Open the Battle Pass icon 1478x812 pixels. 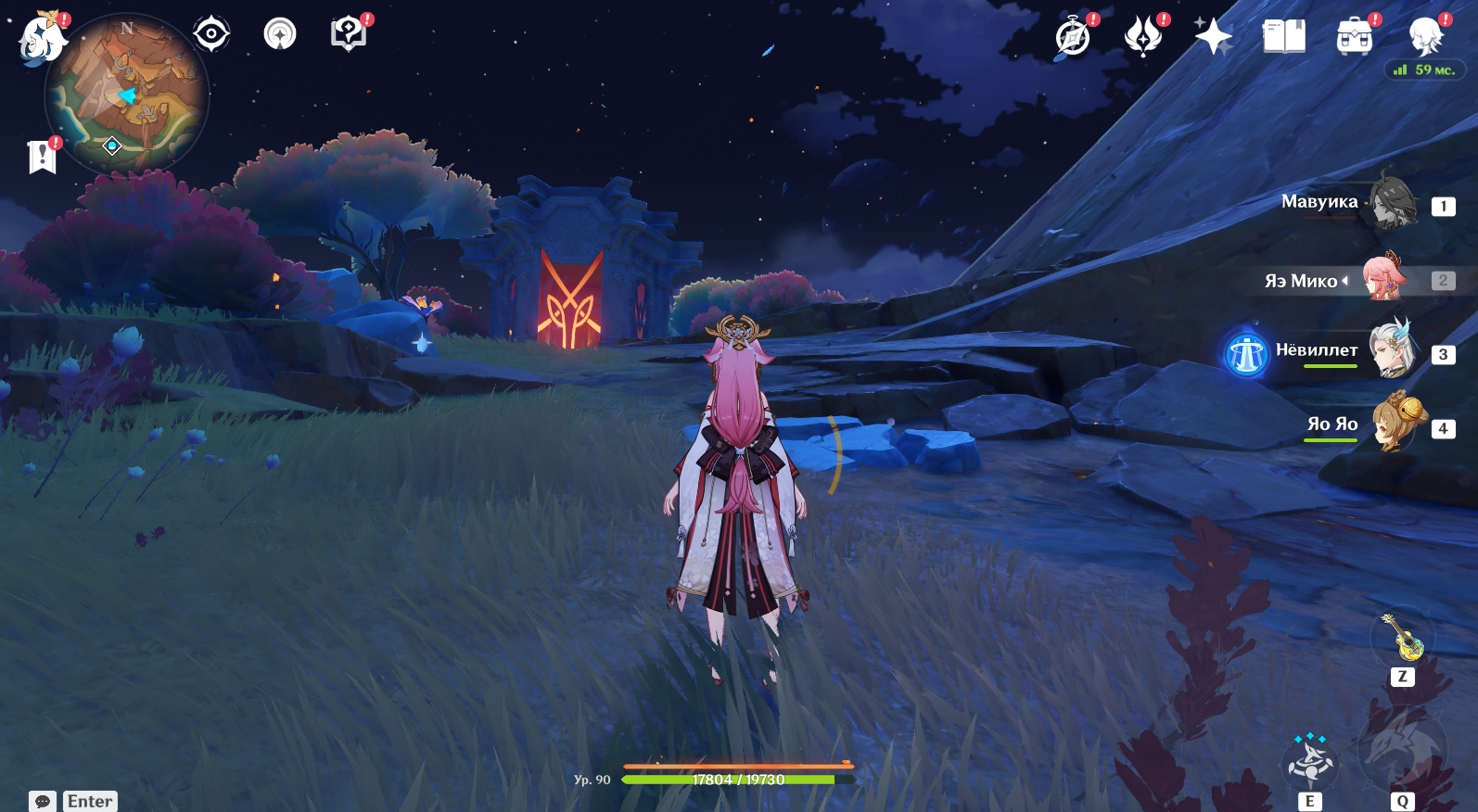[x=1143, y=38]
